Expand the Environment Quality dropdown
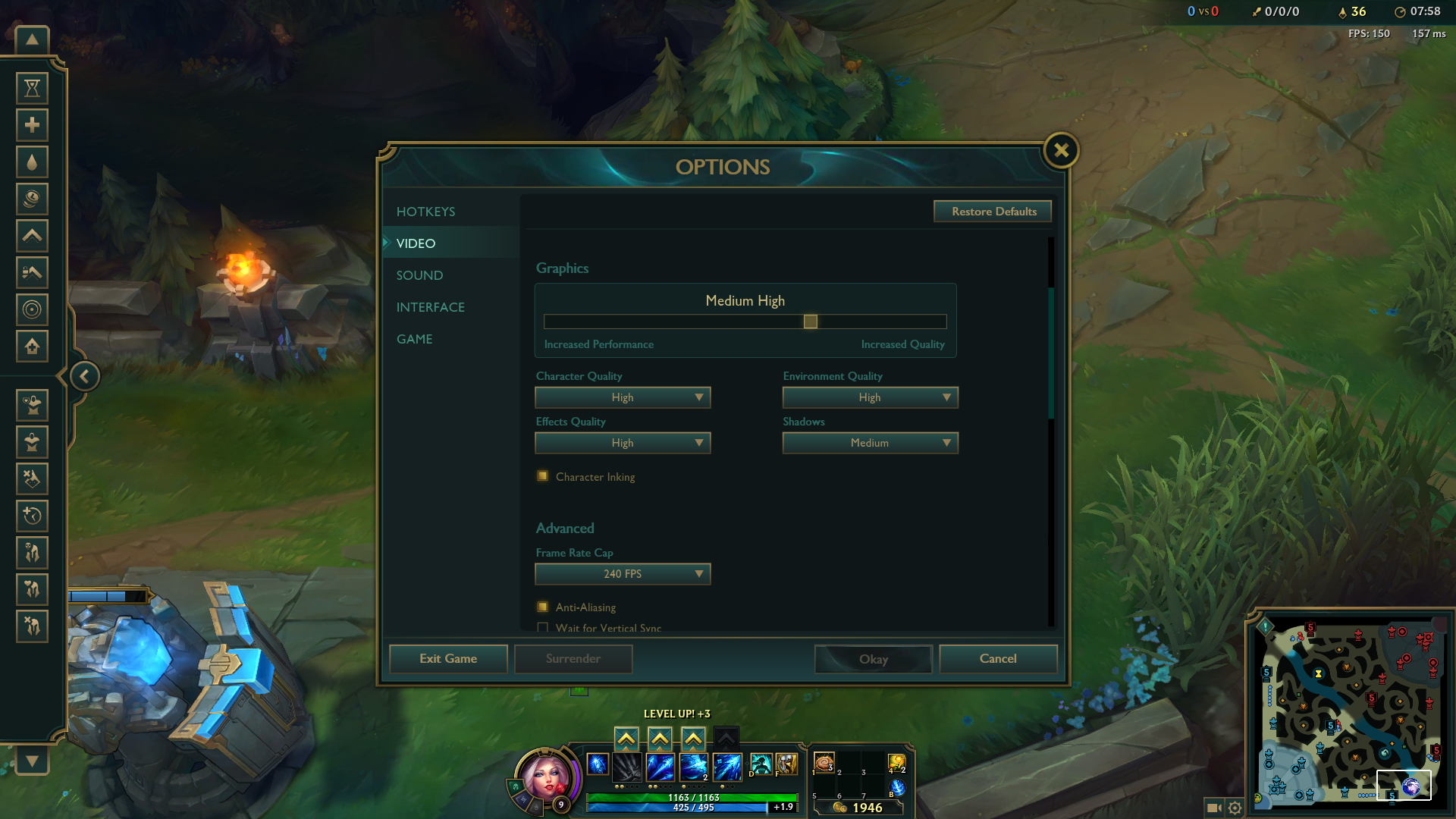 click(x=870, y=397)
